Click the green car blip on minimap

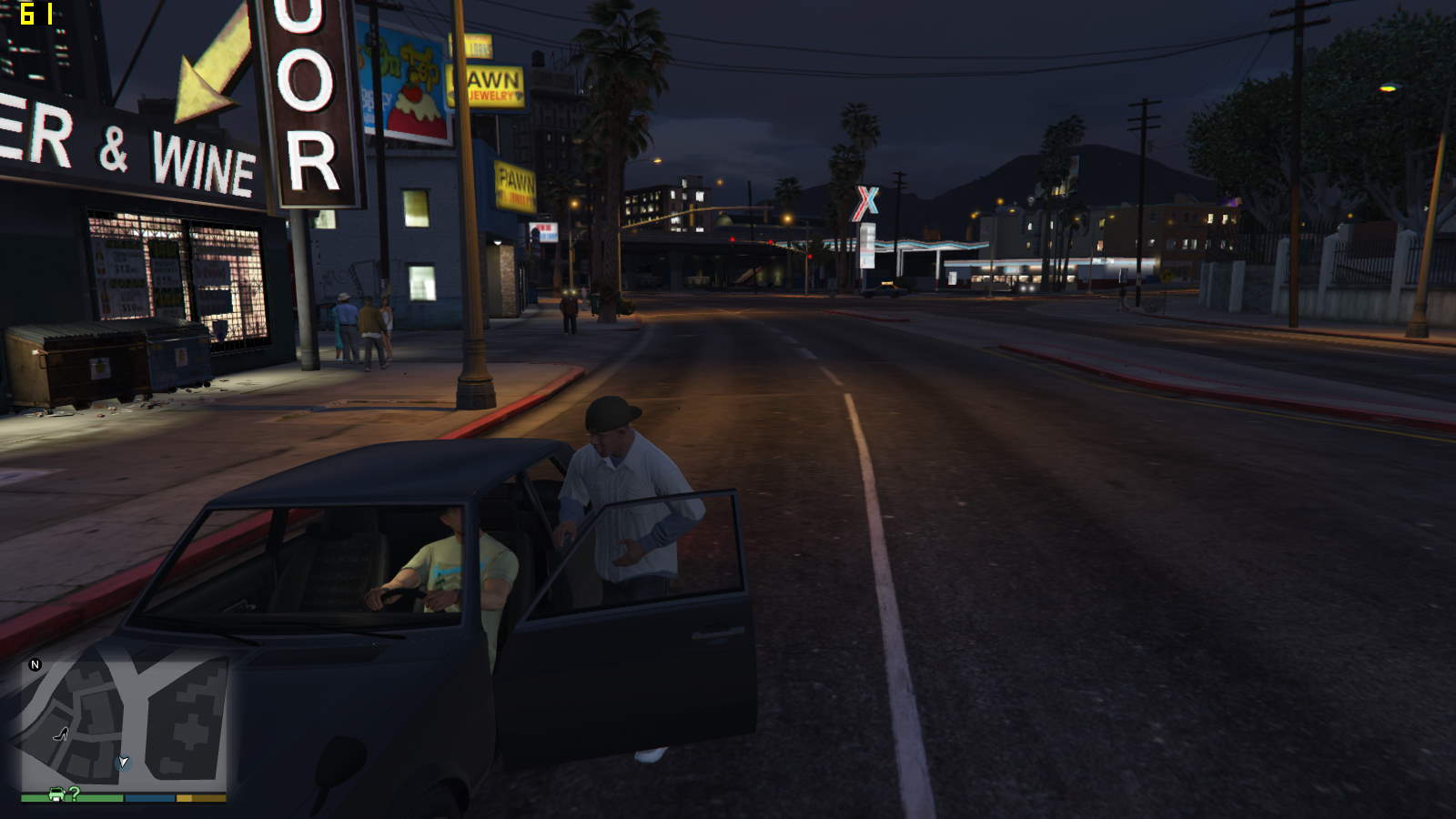(x=56, y=794)
